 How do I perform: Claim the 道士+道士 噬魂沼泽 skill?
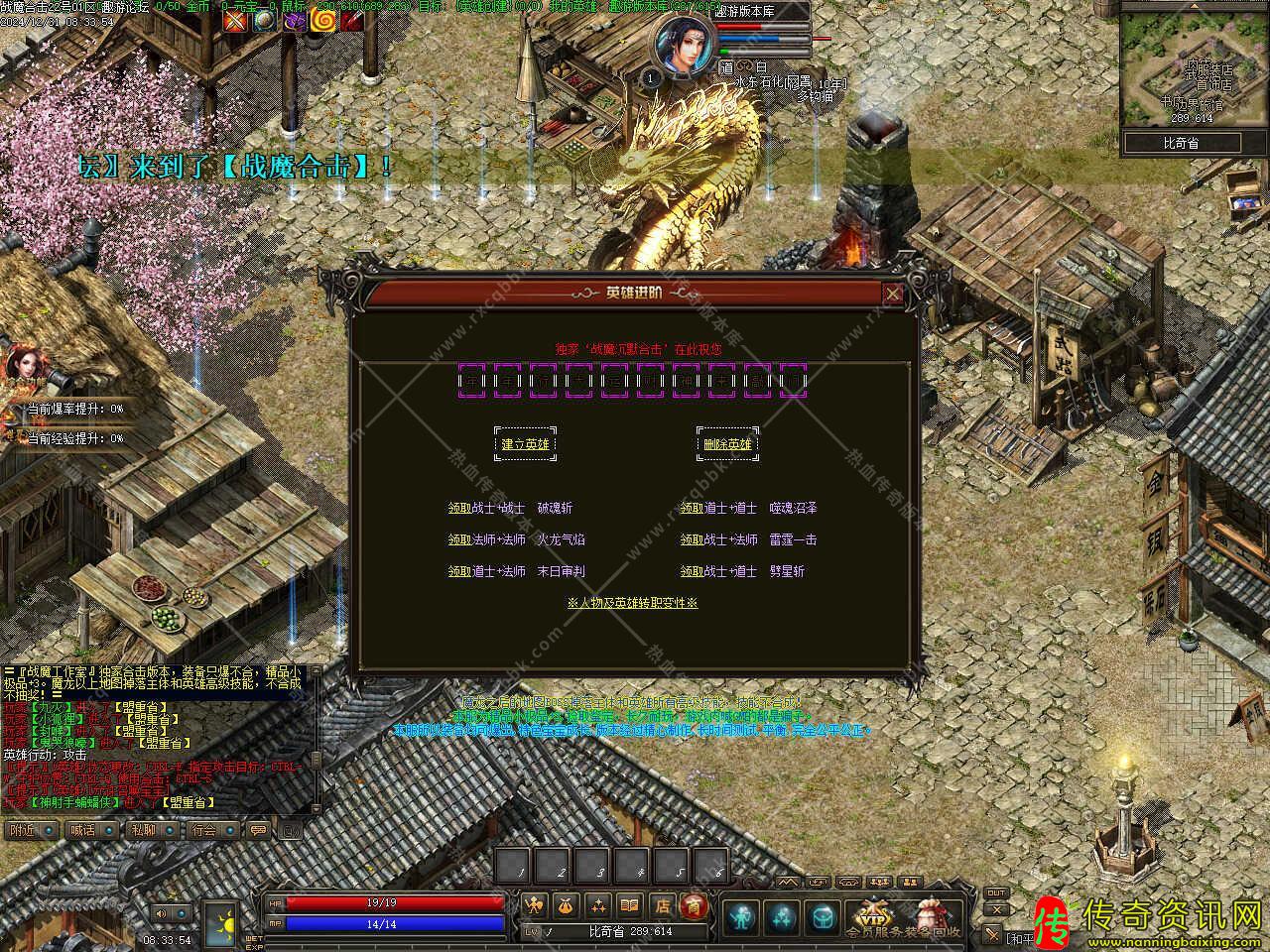[x=692, y=508]
